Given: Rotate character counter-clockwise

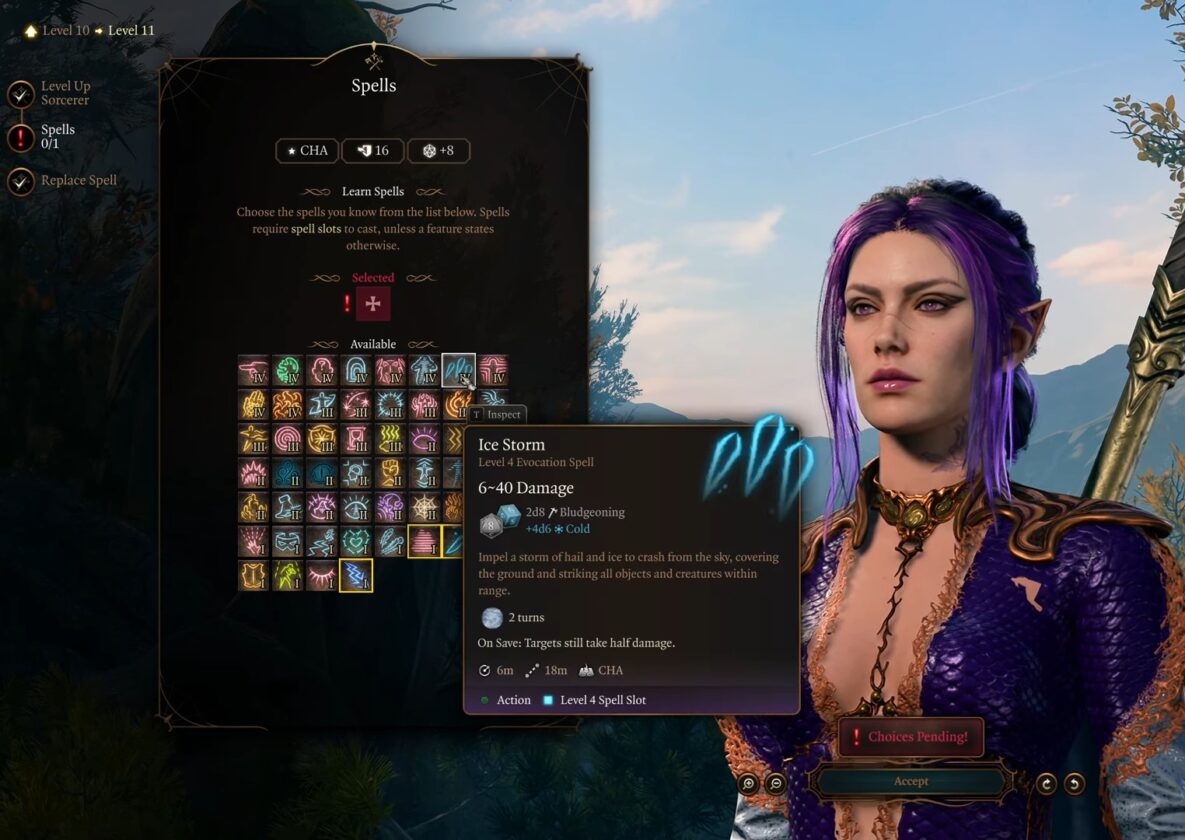Looking at the screenshot, I should [1074, 783].
